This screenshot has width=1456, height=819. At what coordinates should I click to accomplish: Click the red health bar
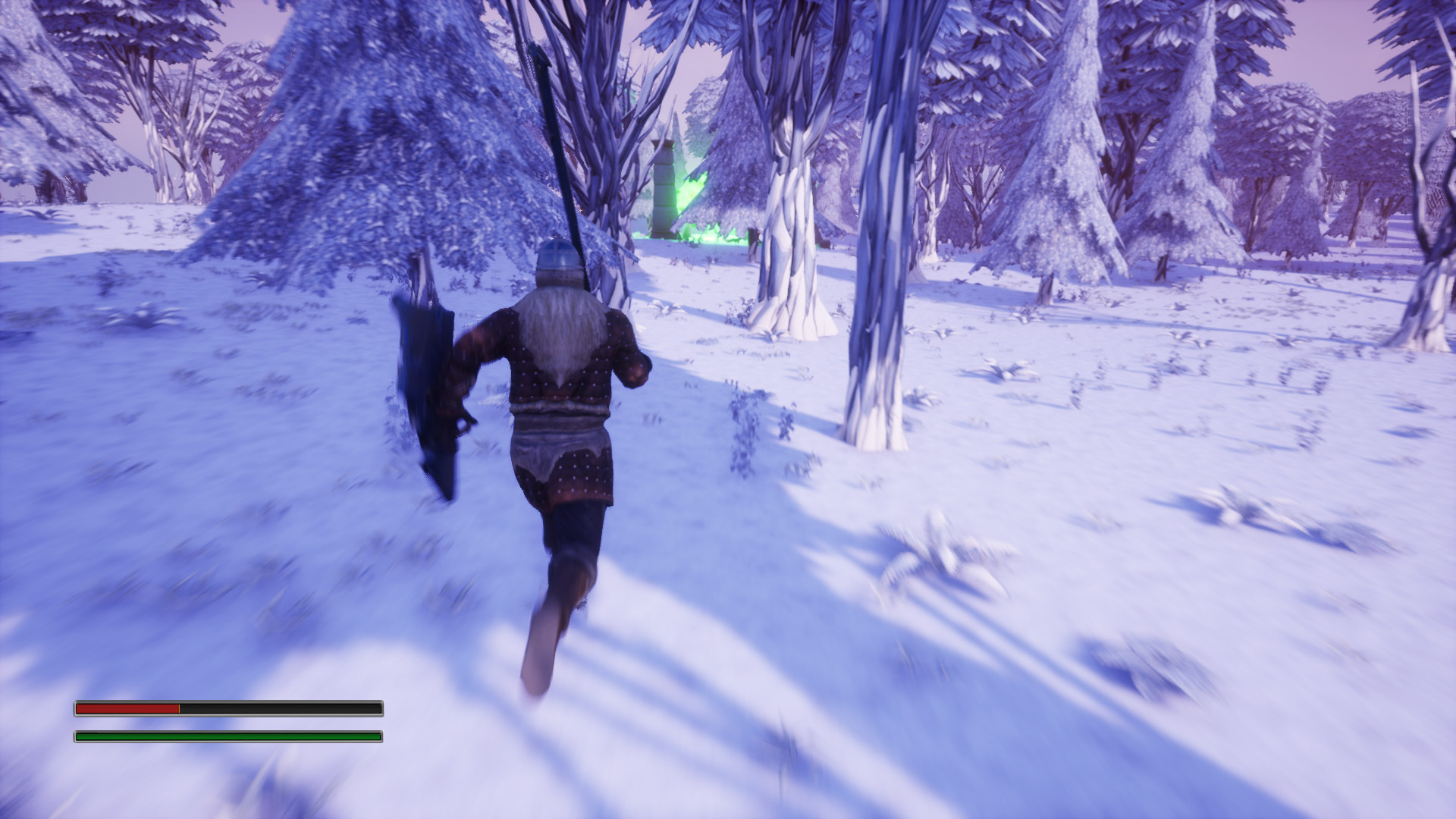(129, 708)
